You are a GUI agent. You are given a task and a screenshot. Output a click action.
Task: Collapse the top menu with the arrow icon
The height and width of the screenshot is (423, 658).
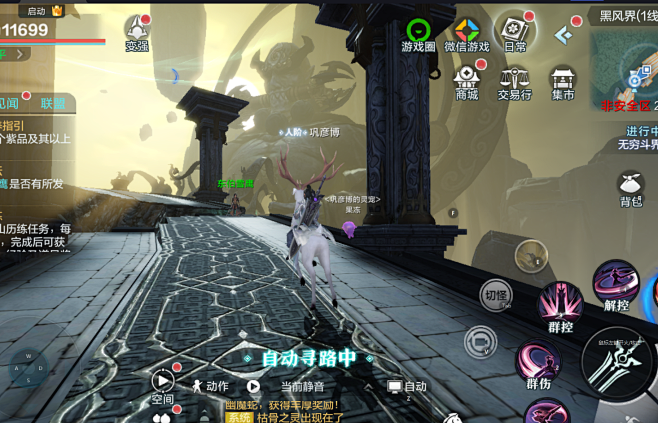(x=564, y=35)
